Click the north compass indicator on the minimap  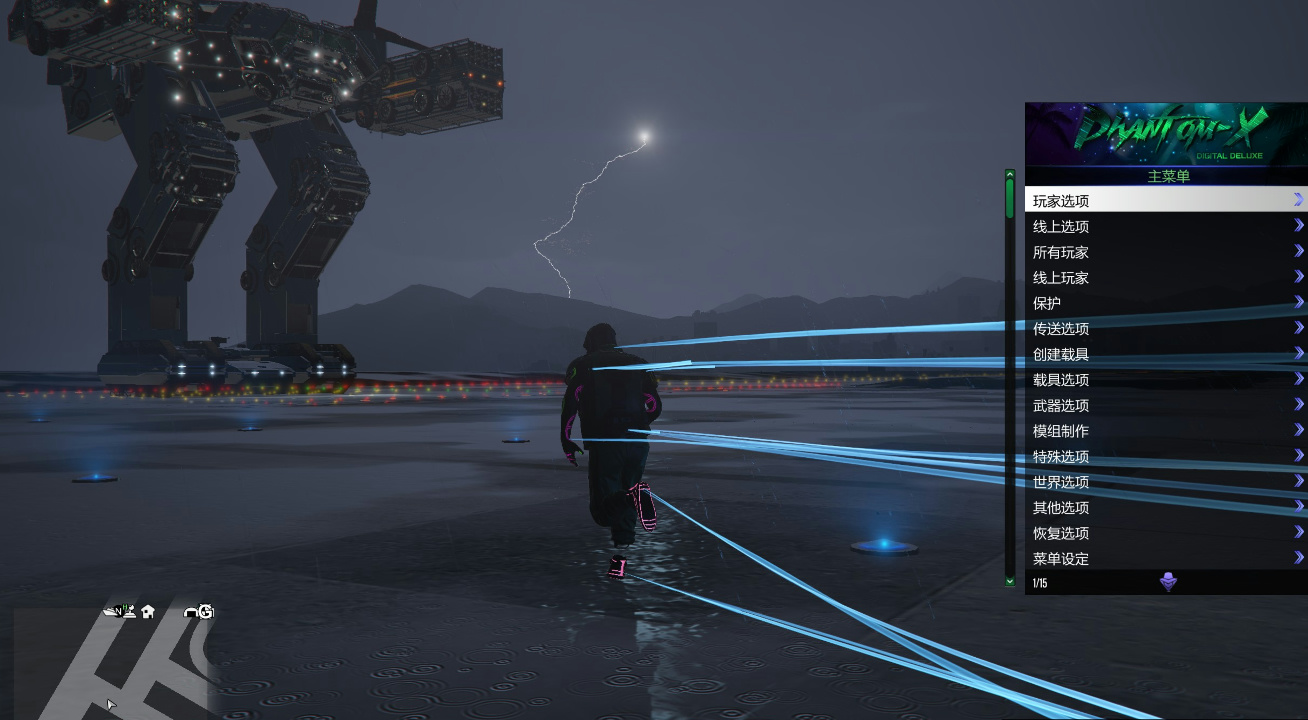(118, 610)
